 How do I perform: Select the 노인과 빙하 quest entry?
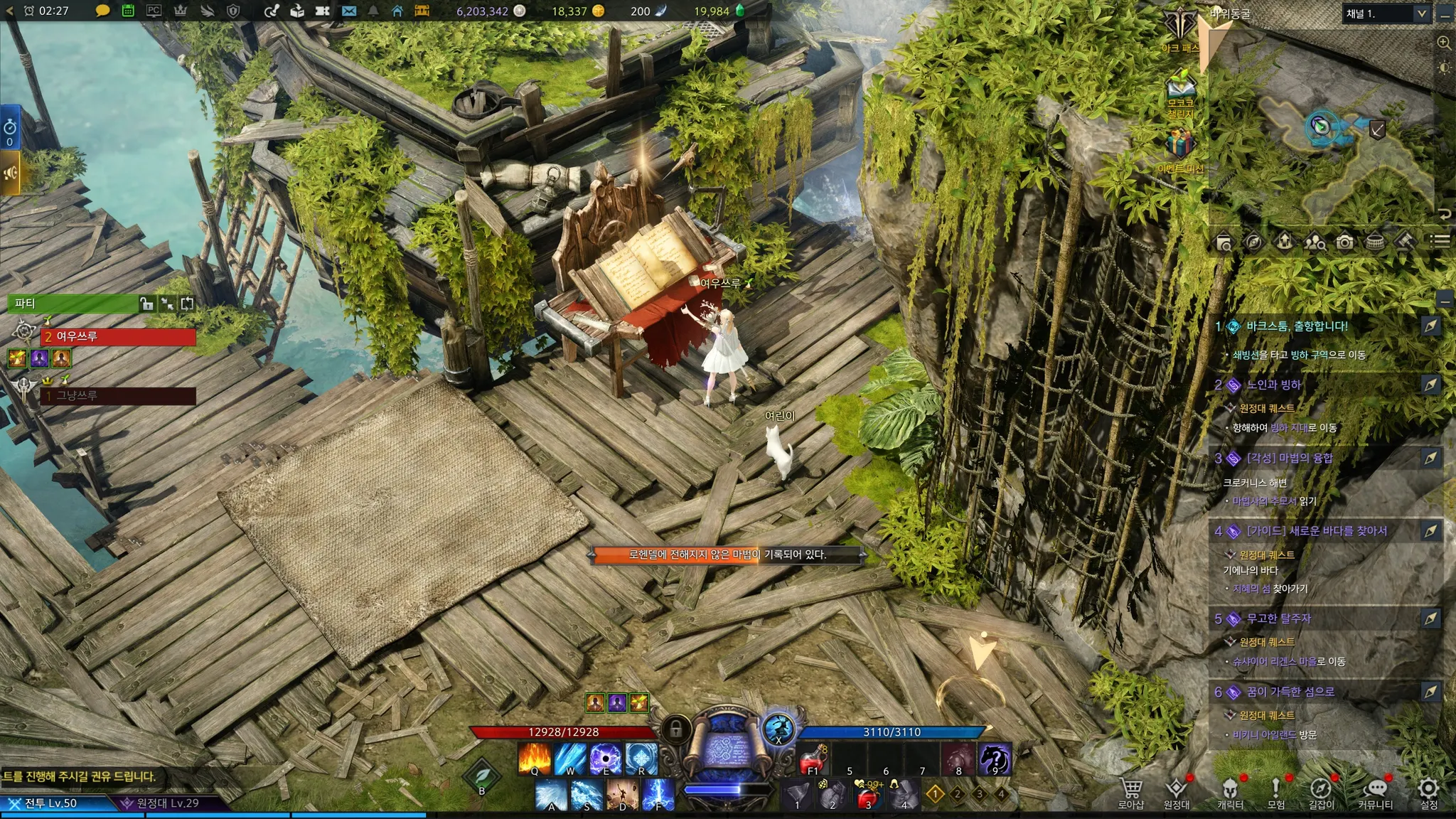(x=1273, y=385)
